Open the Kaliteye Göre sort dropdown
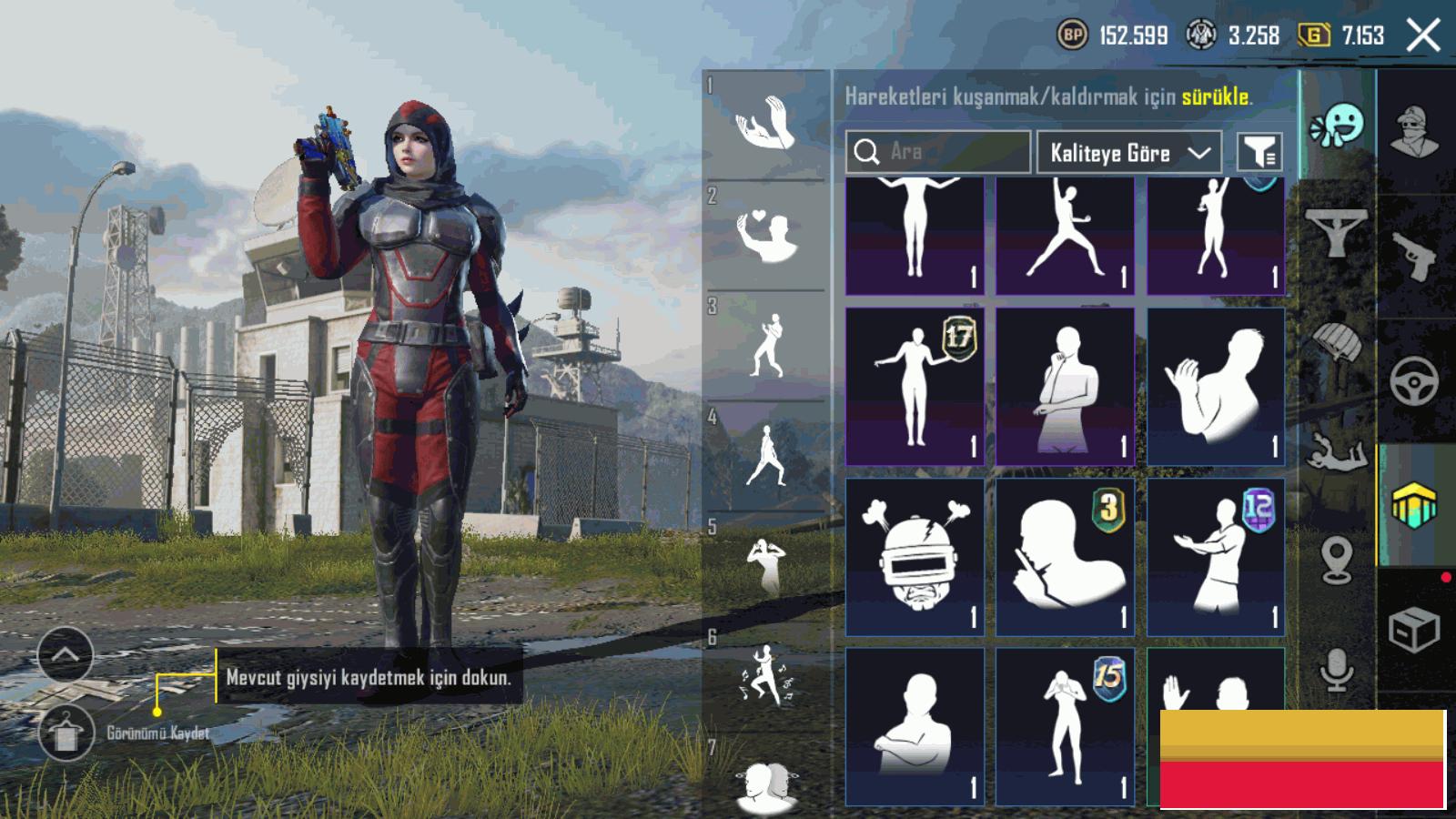The width and height of the screenshot is (1456, 819). [x=1128, y=153]
